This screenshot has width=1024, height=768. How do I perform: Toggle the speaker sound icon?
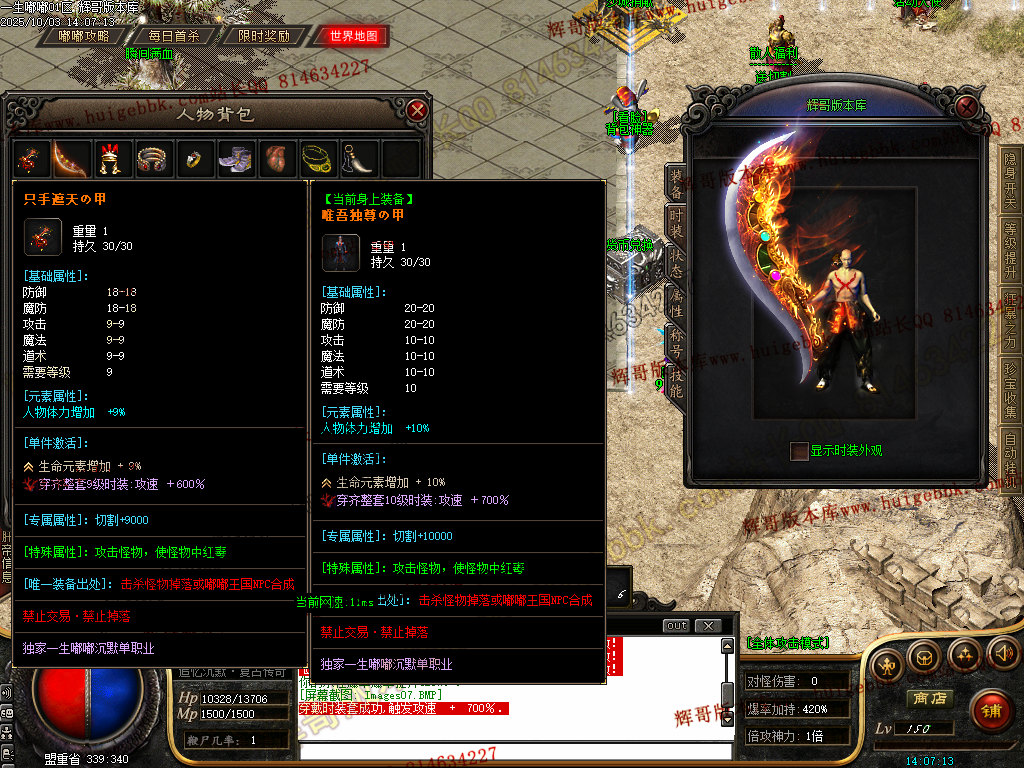coord(1003,655)
